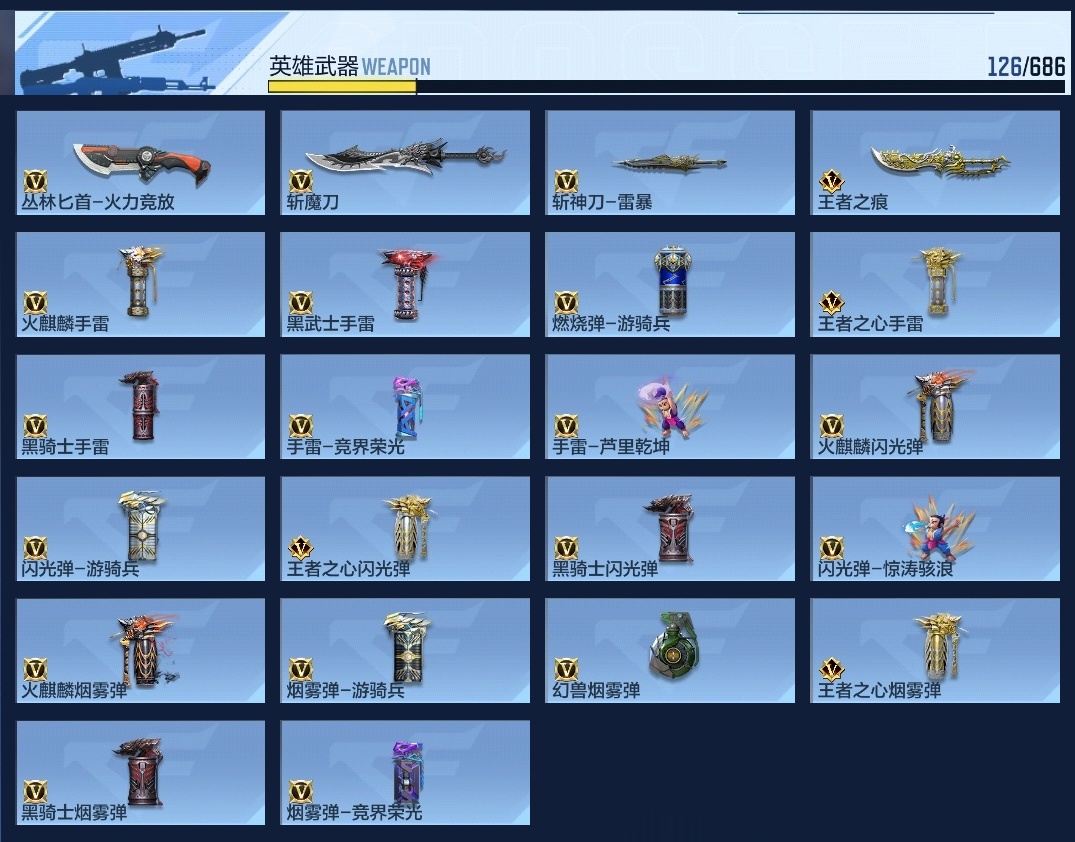This screenshot has height=842, width=1075.
Task: Click the 王者之心手雷 grenade card
Action: click(935, 284)
